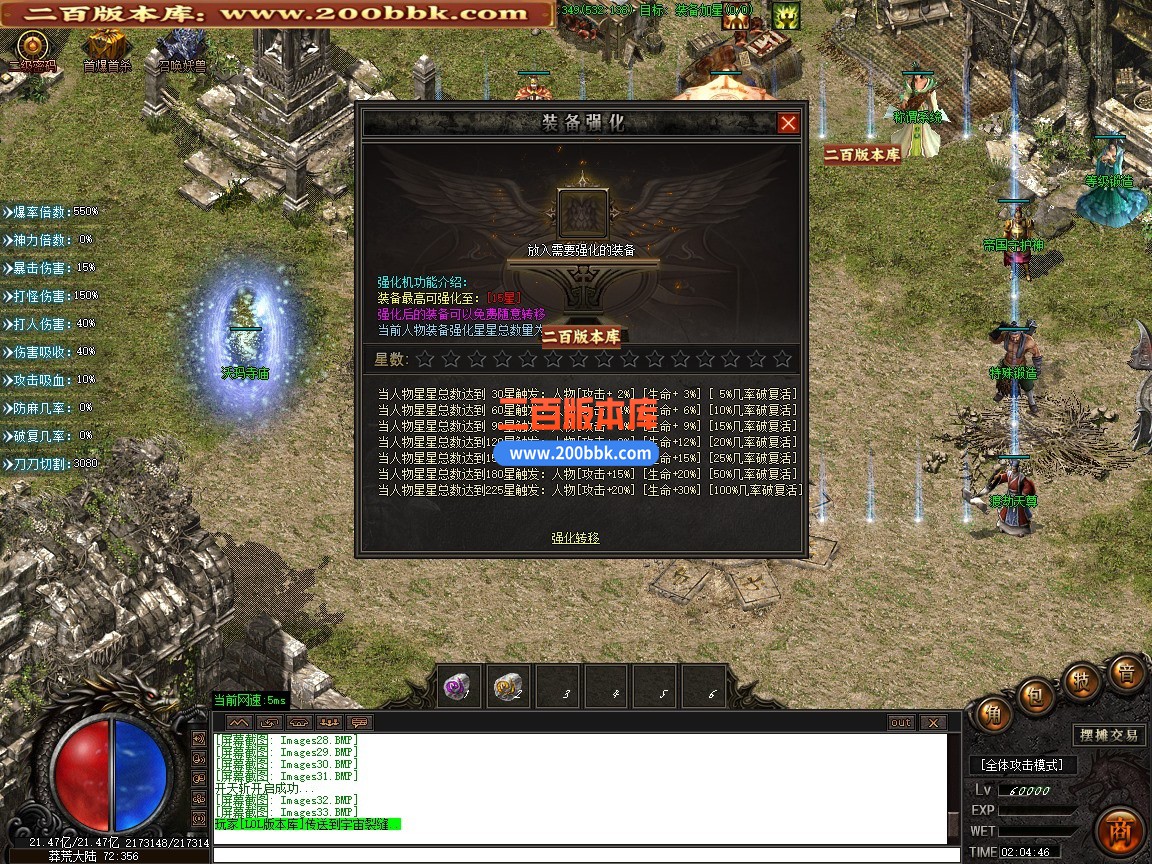Viewport: 1152px width, 864px height.
Task: Click the green glowing buff icon at top
Action: pos(785,16)
